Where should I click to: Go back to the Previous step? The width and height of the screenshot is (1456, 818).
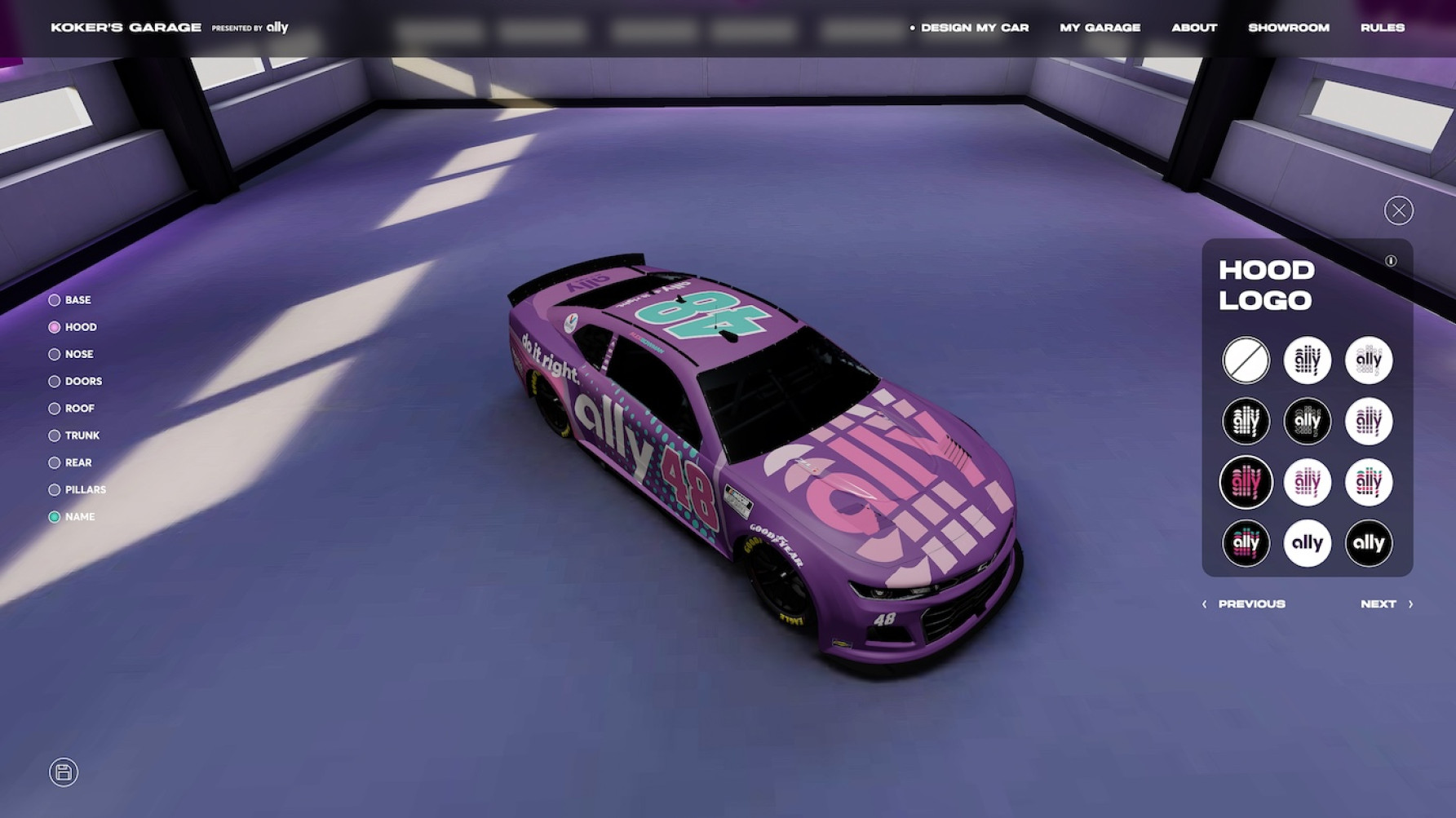[x=1245, y=604]
